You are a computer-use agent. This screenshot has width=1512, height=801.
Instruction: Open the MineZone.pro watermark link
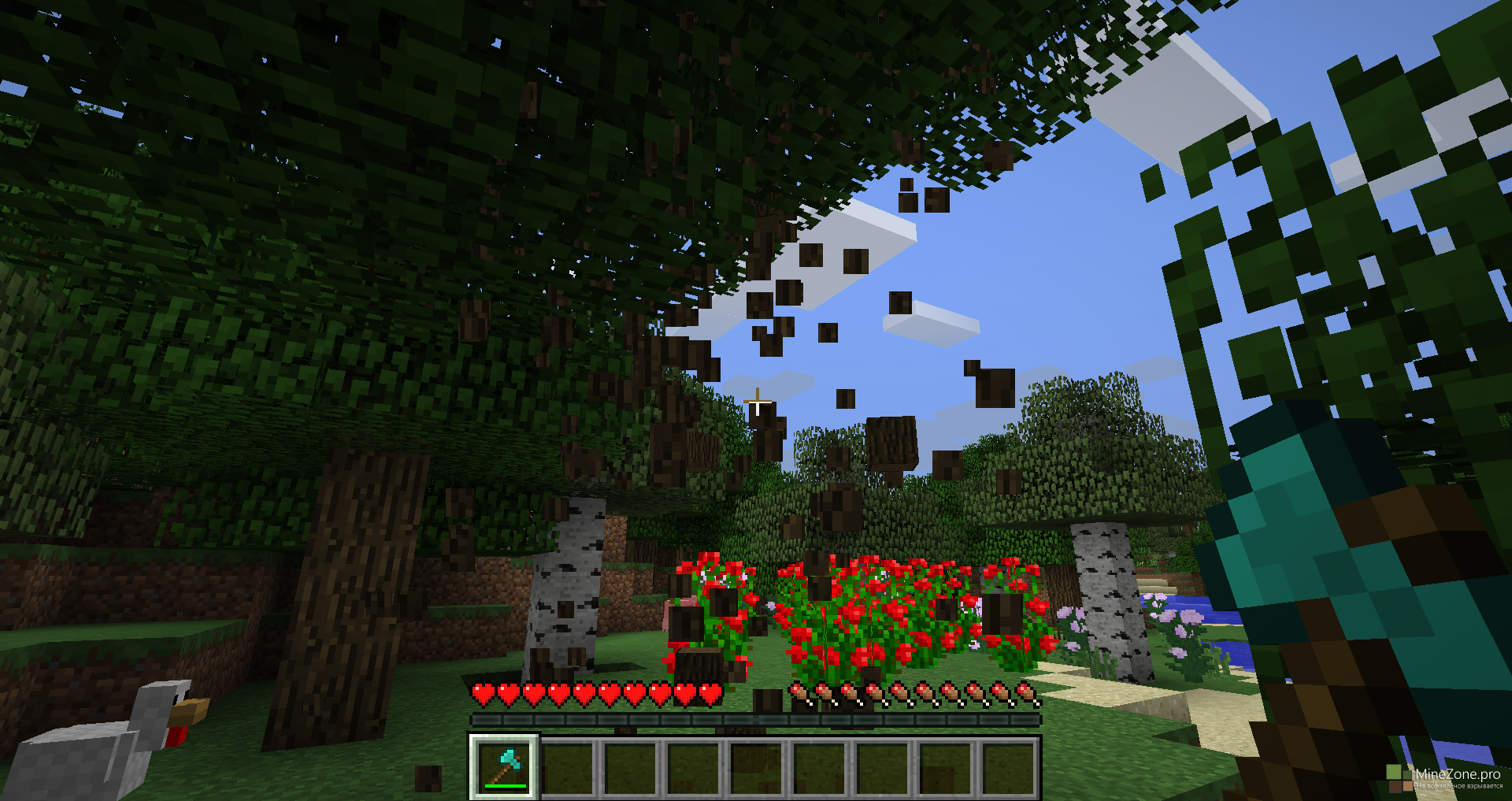click(1456, 775)
